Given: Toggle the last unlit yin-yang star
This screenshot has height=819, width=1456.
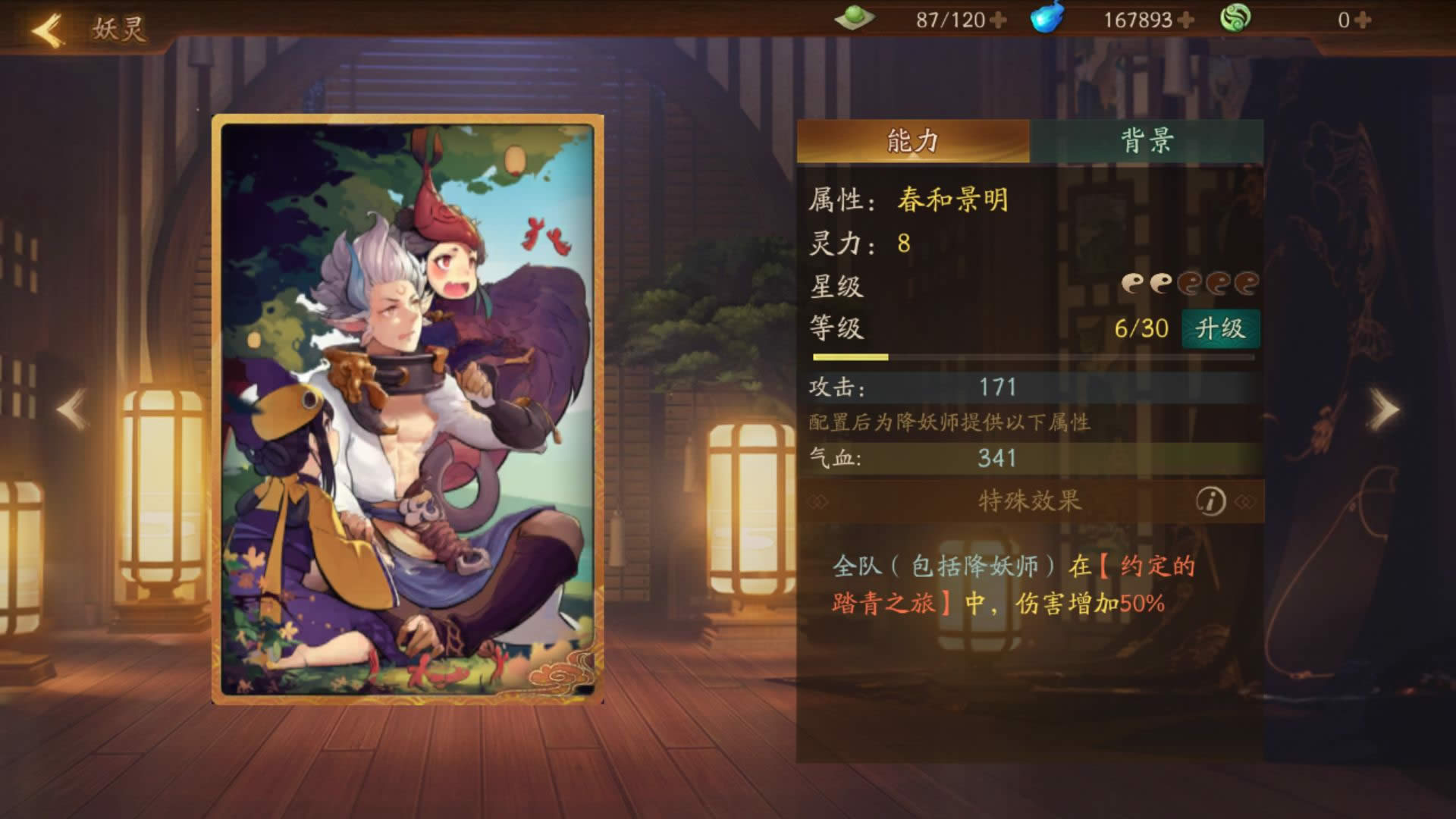Looking at the screenshot, I should point(1247,281).
